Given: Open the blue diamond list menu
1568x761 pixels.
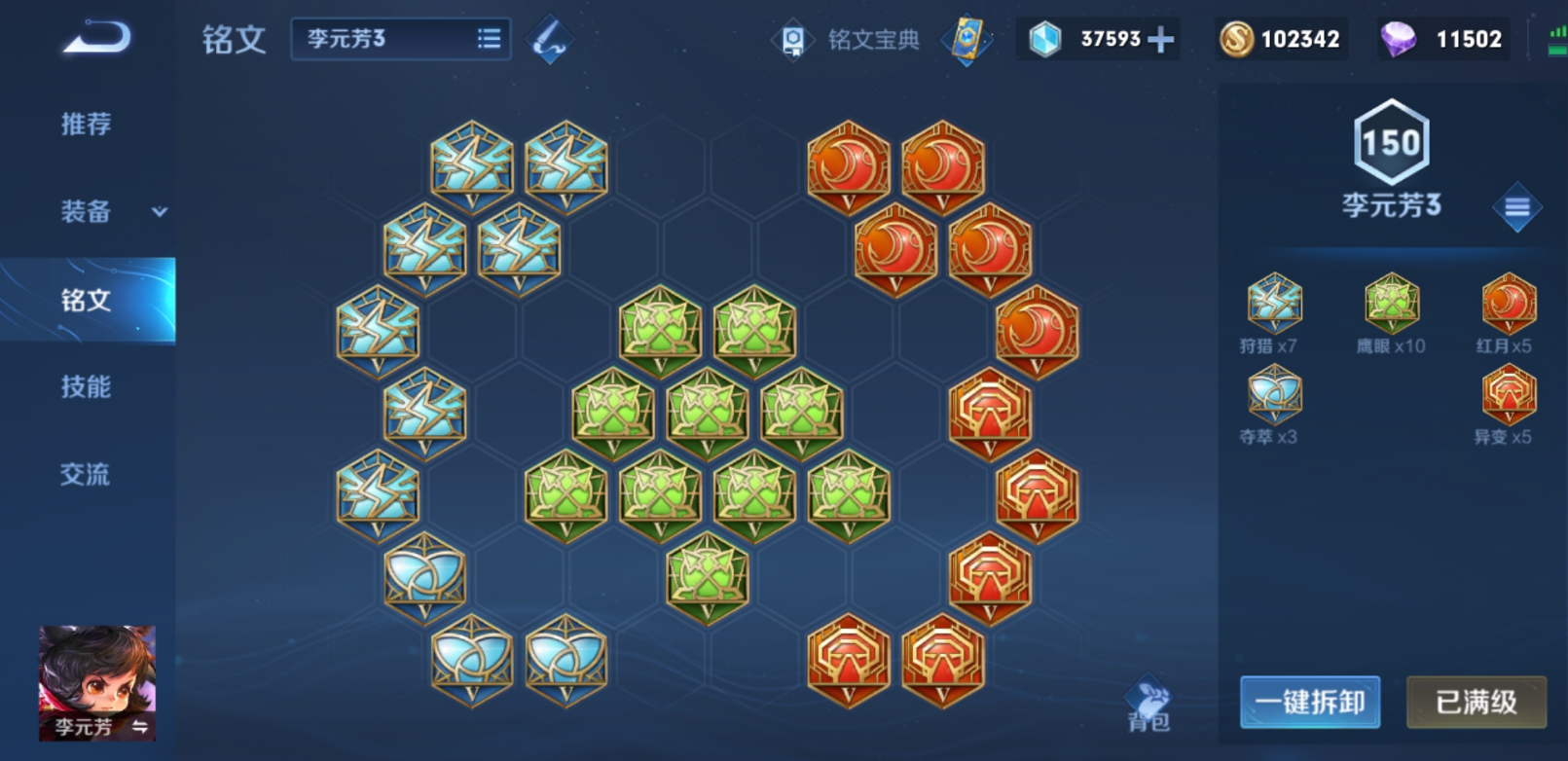Looking at the screenshot, I should pos(1516,206).
